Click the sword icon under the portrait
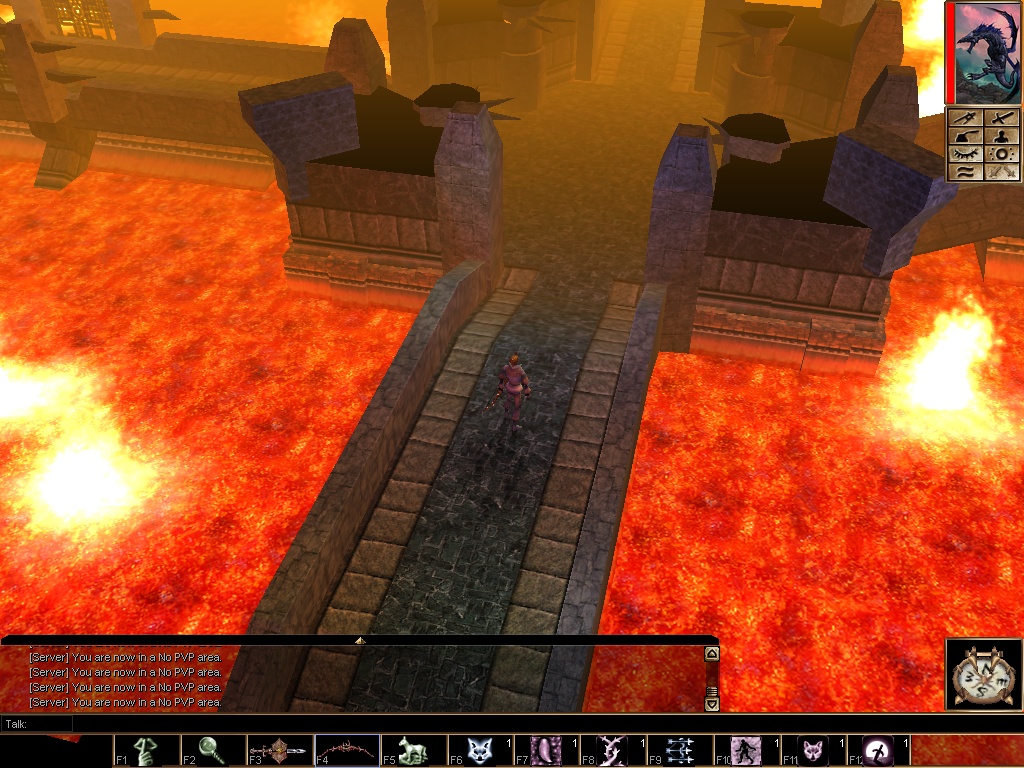 pyautogui.click(x=1003, y=118)
